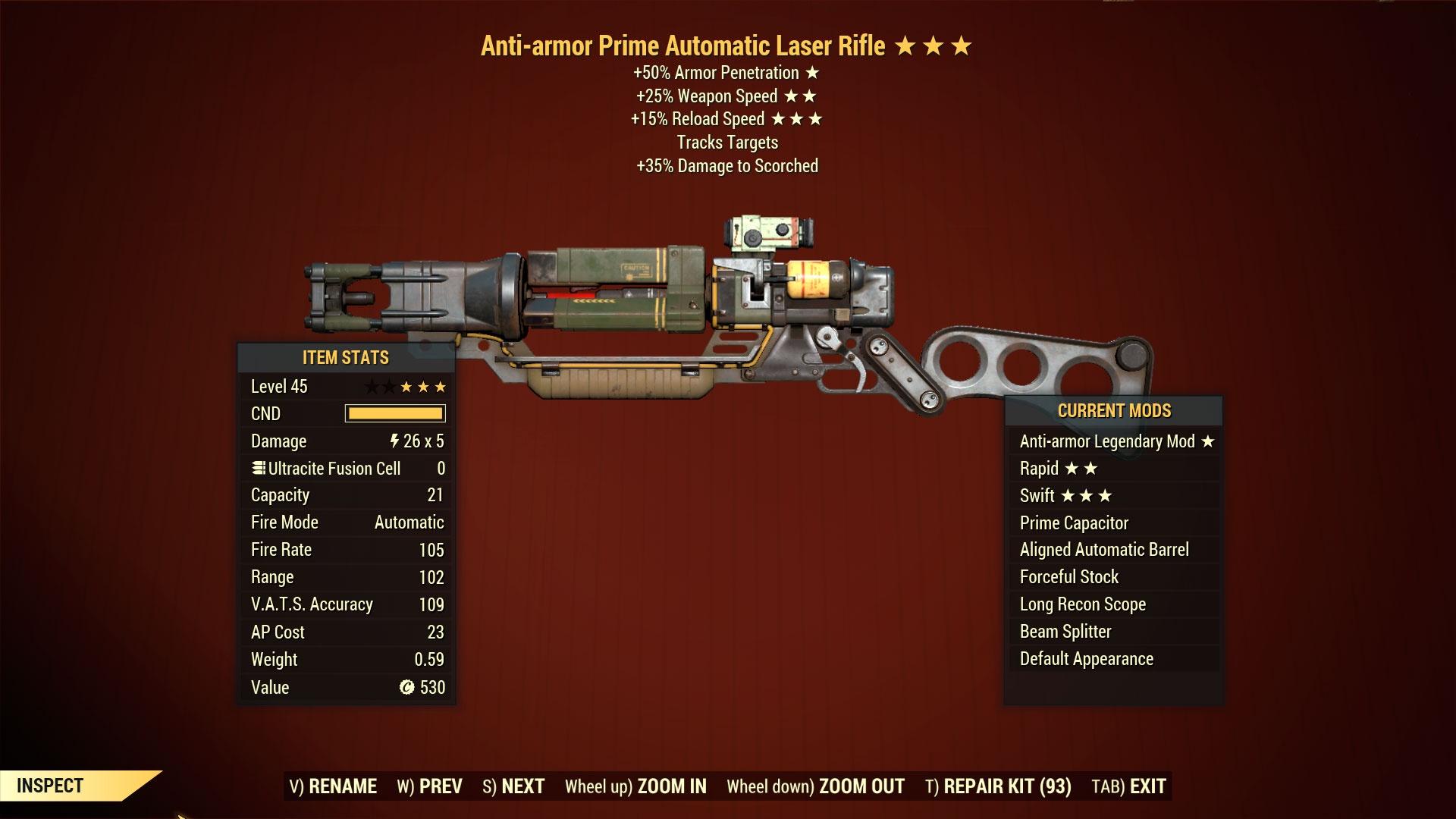Use a Repair Kit on the rifle

998,786
